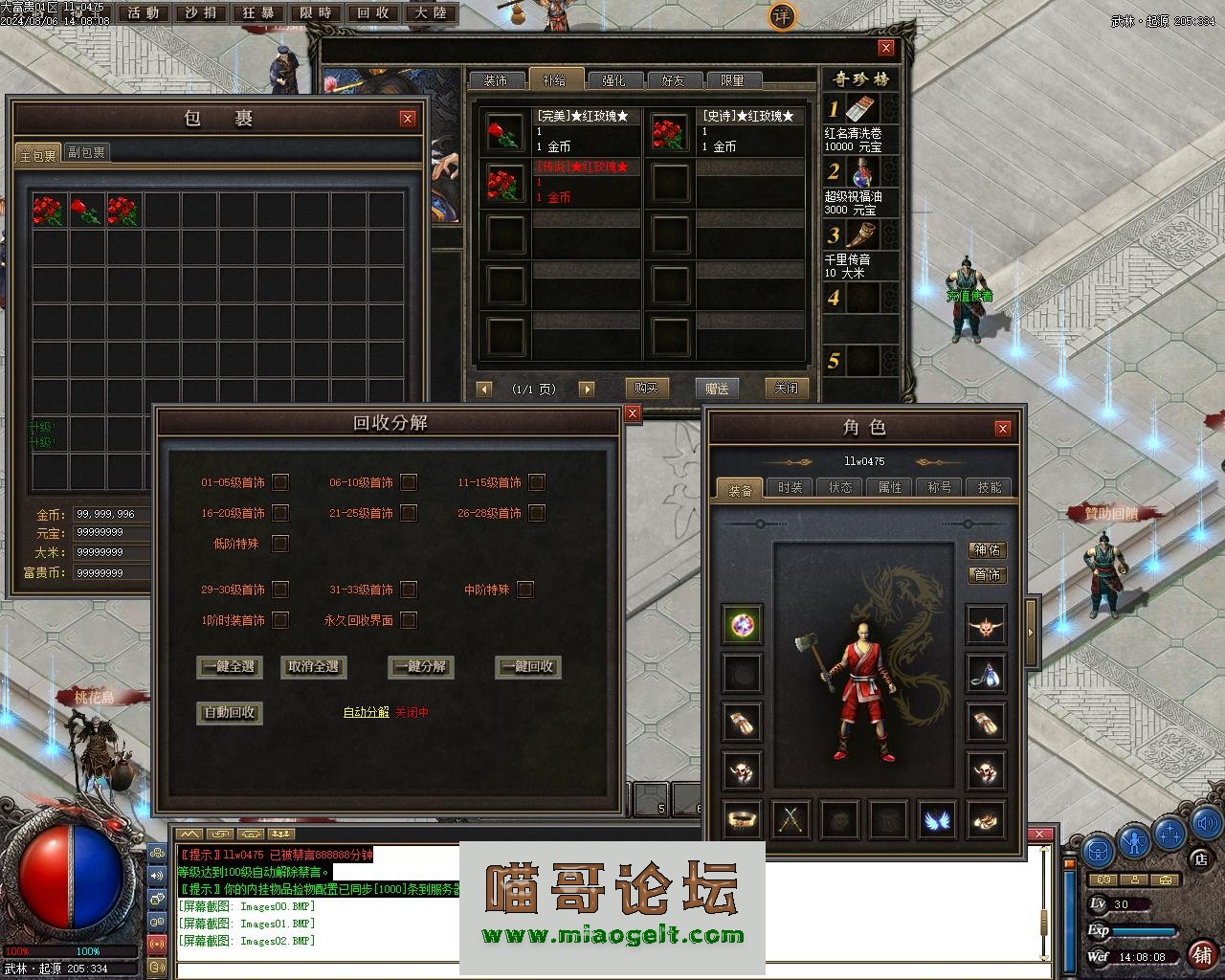This screenshot has height=980, width=1225.
Task: Open the 属性 character tab
Action: 890,487
